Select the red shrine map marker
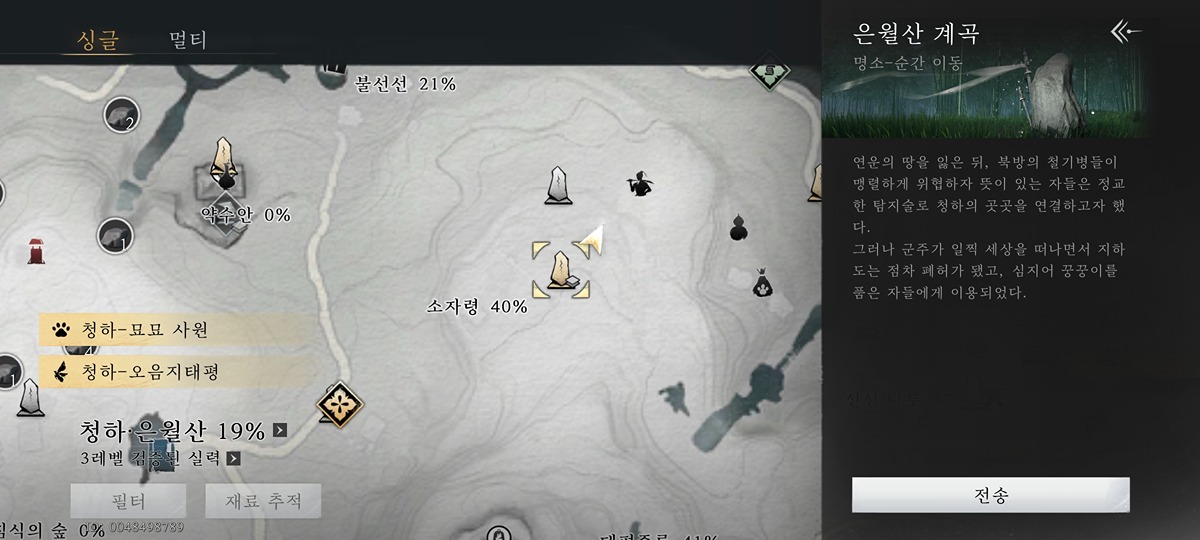 click(37, 250)
